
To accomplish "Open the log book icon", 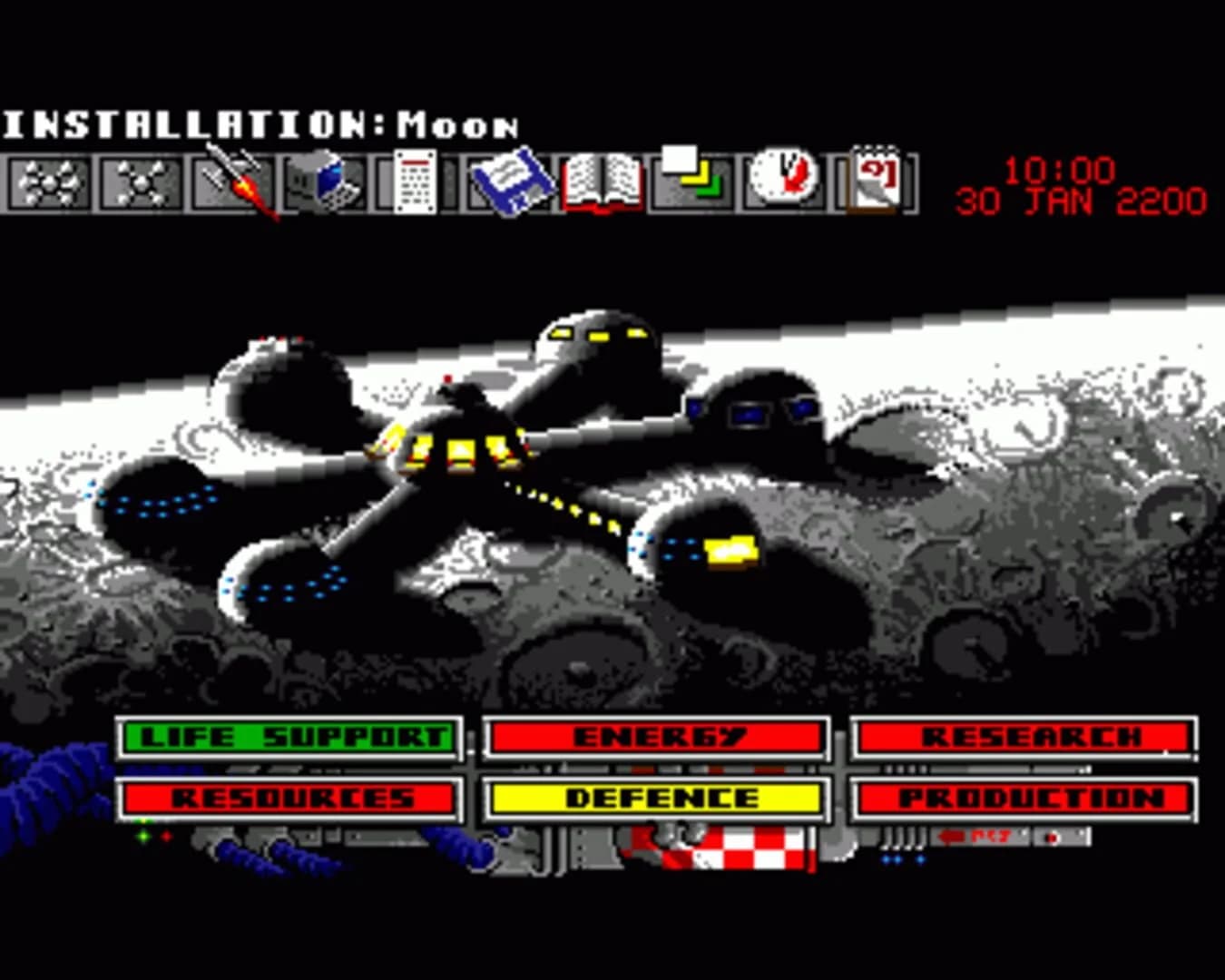I will 603,183.
